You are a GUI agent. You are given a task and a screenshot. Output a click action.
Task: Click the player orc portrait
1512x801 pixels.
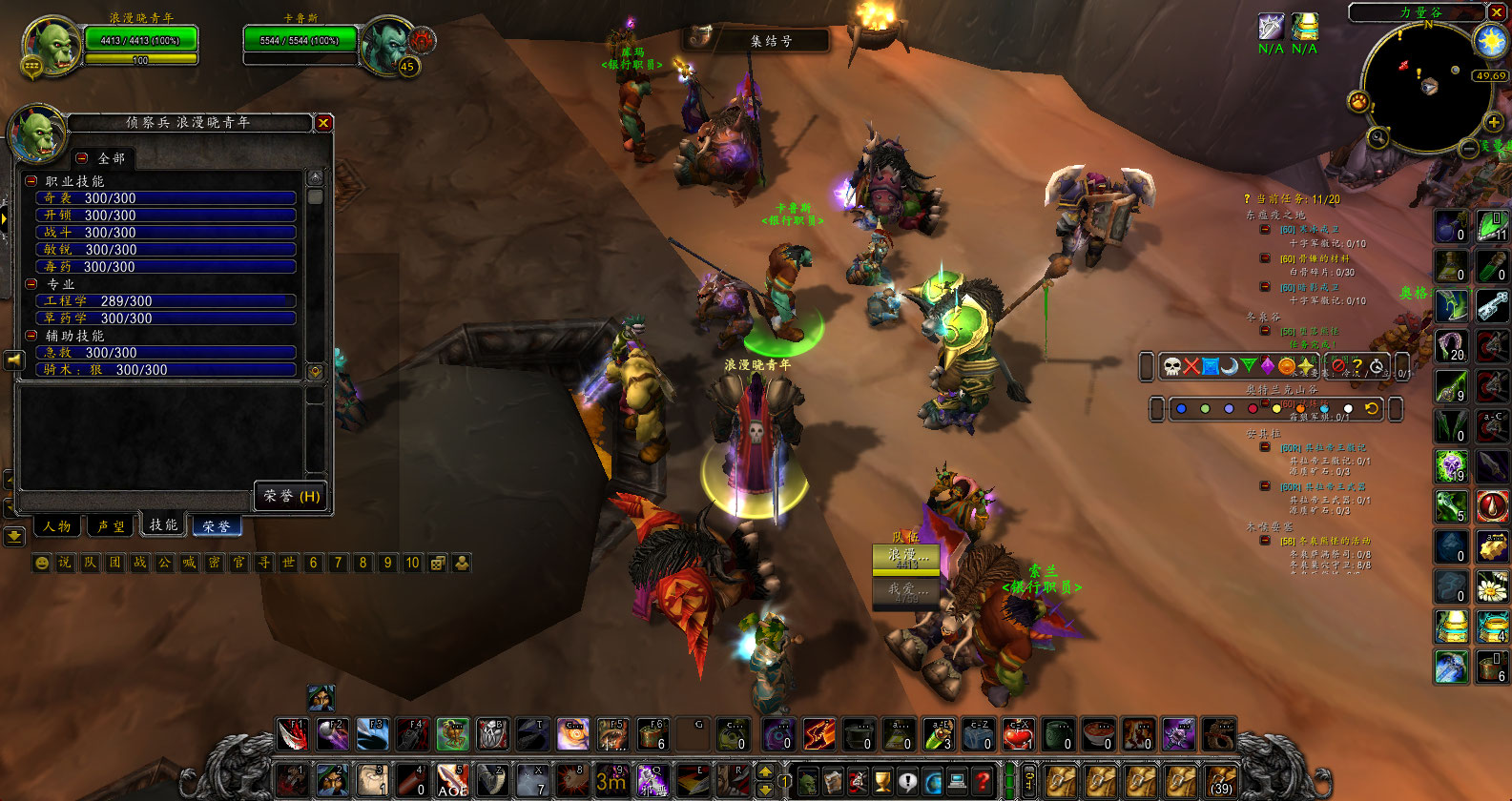pyautogui.click(x=51, y=45)
